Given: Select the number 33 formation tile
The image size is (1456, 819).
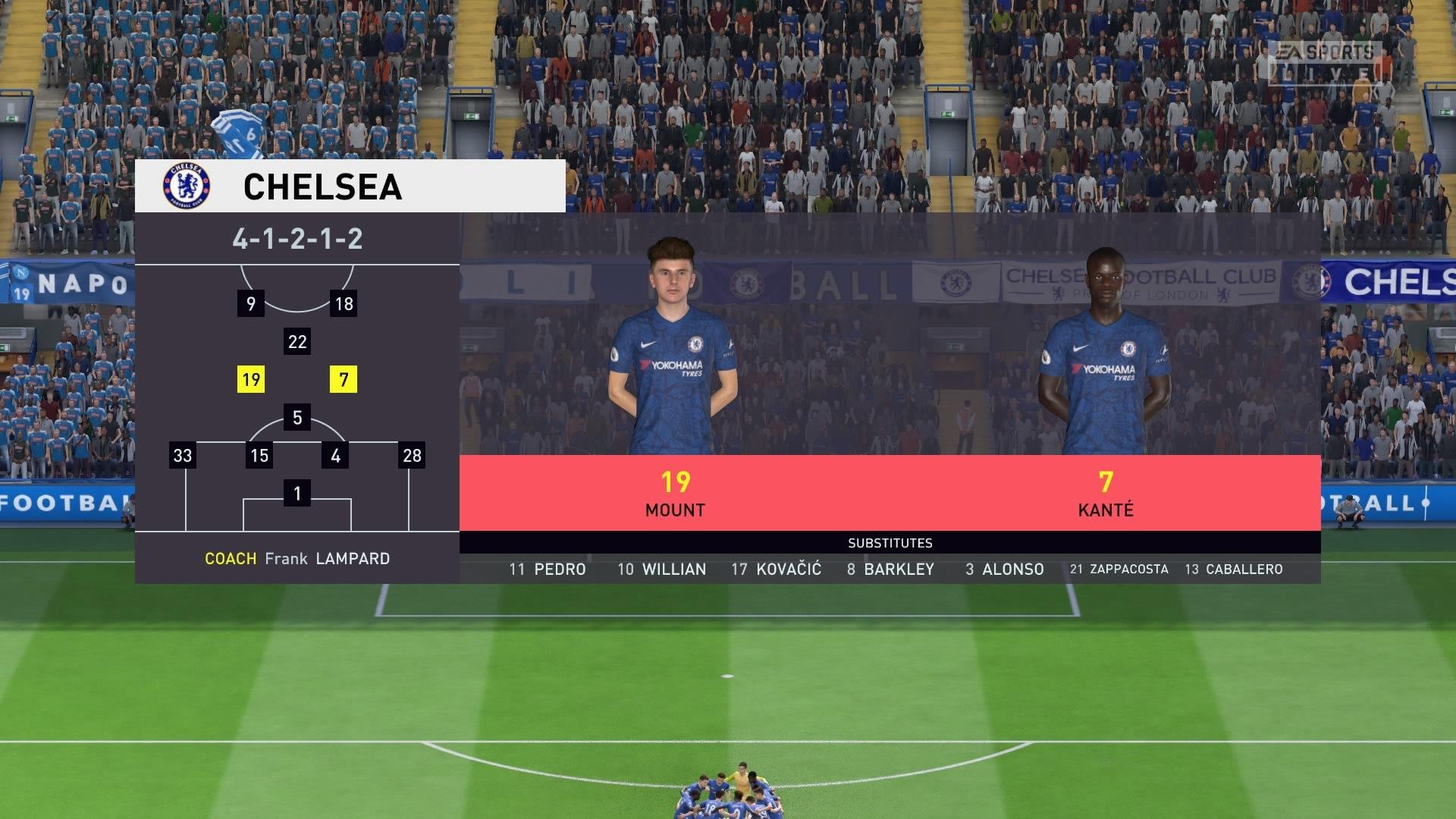Looking at the screenshot, I should (x=183, y=456).
